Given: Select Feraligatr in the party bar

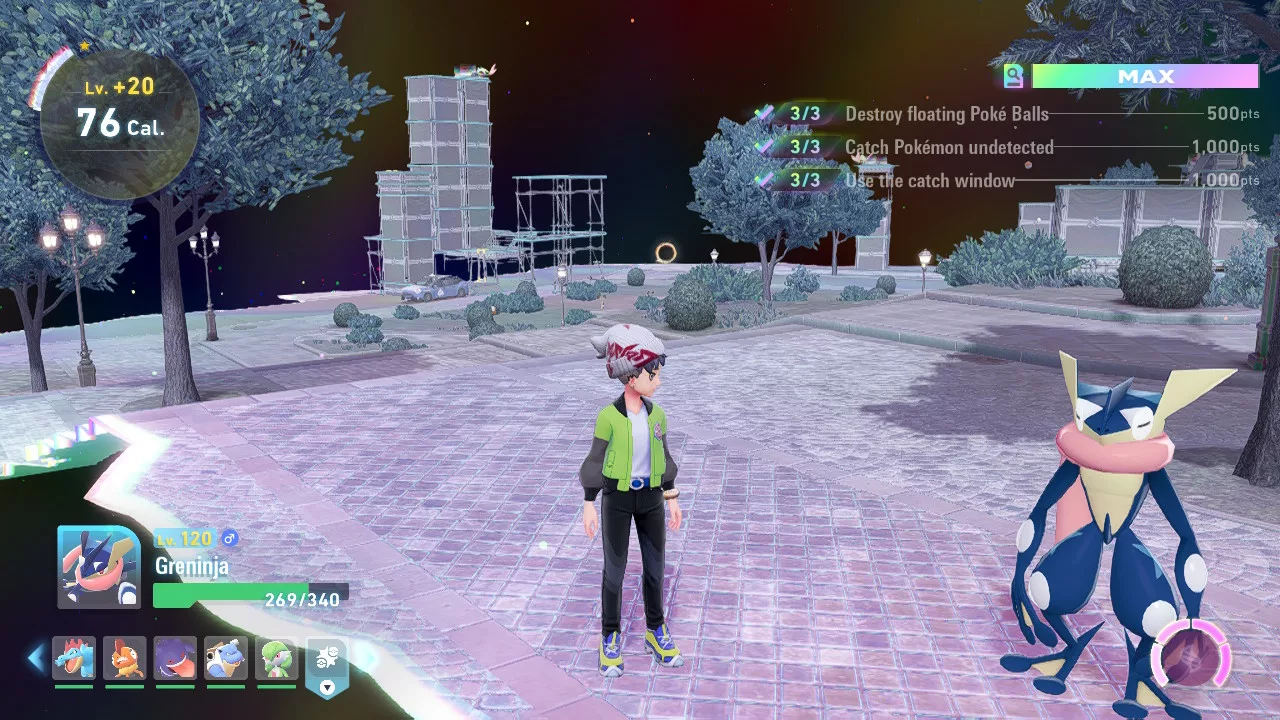Looking at the screenshot, I should 73,657.
